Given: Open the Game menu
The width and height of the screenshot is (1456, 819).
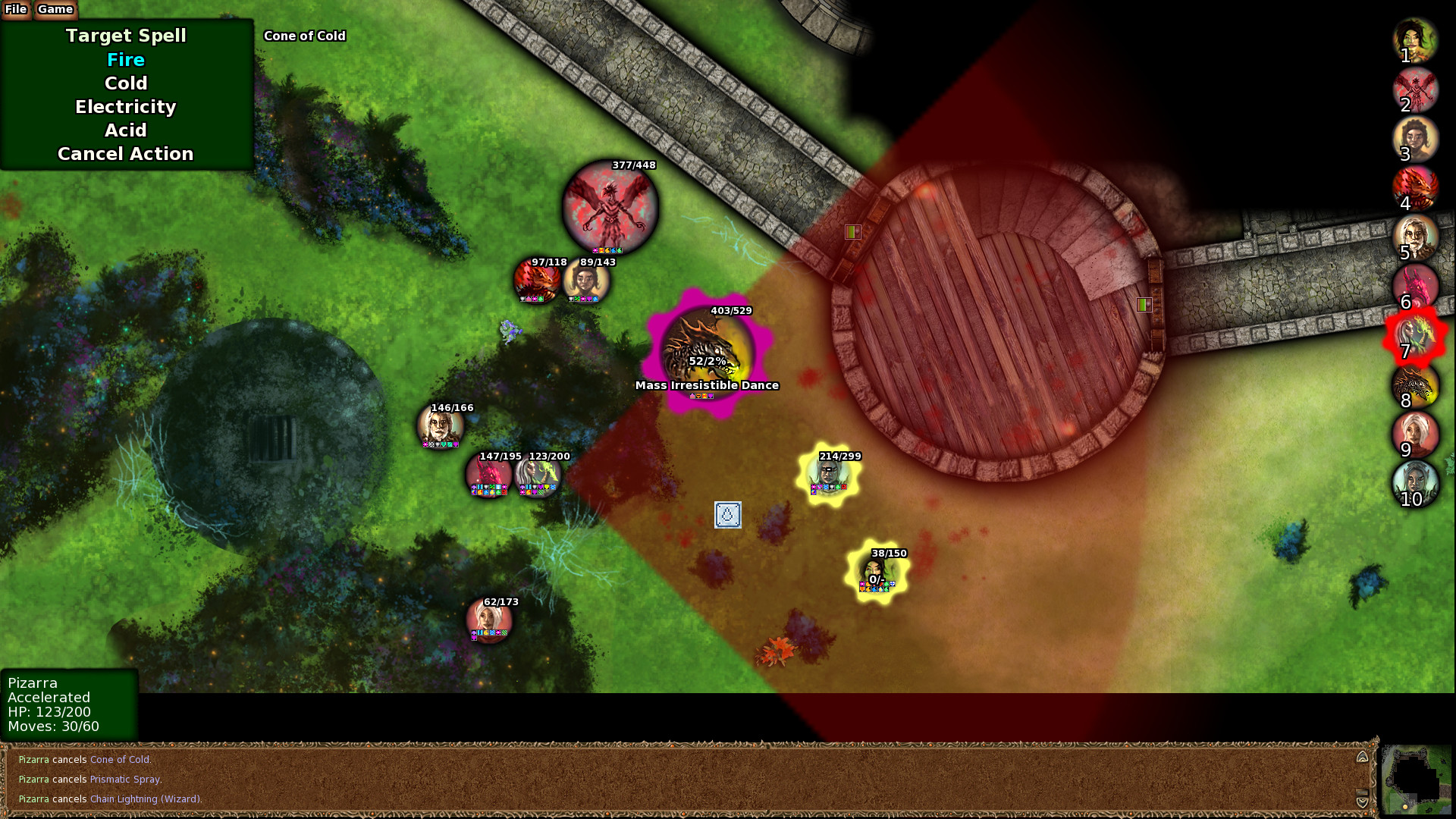Looking at the screenshot, I should pos(54,10).
